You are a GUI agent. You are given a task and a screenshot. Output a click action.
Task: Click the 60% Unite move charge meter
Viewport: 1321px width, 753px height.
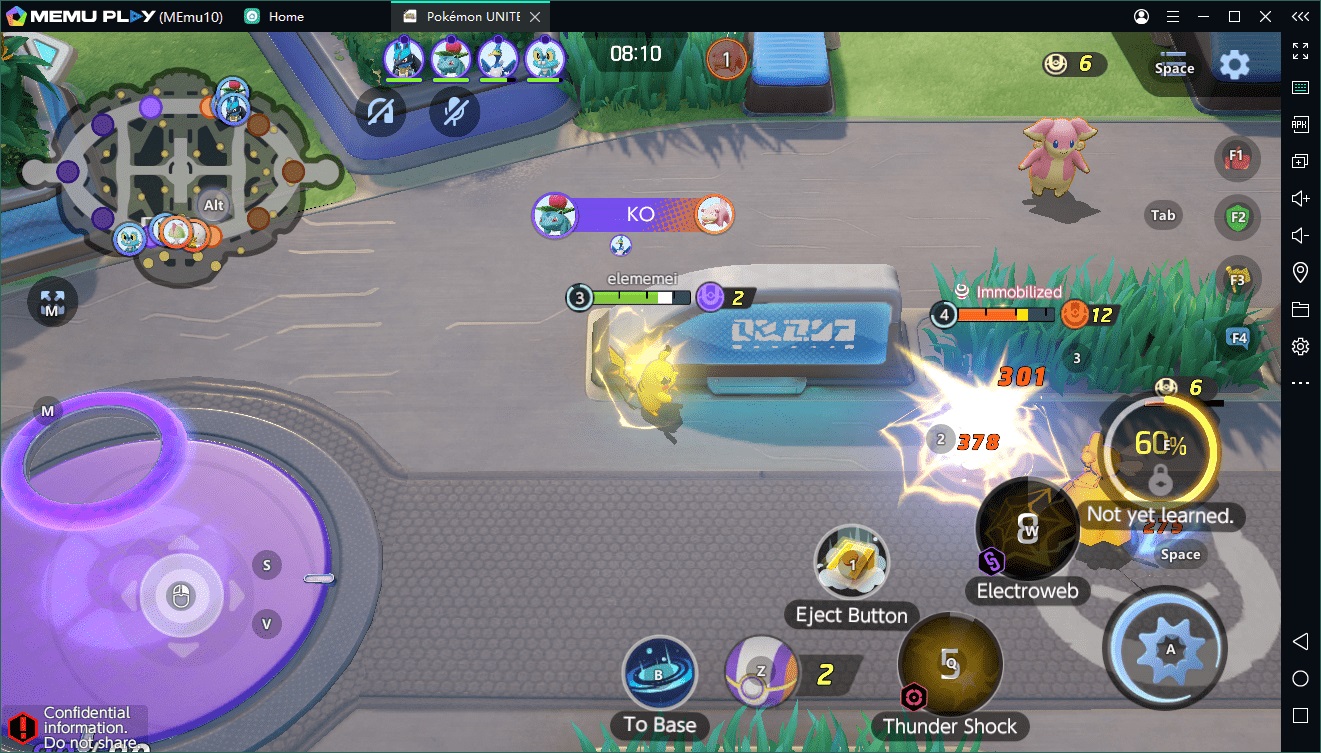point(1163,450)
